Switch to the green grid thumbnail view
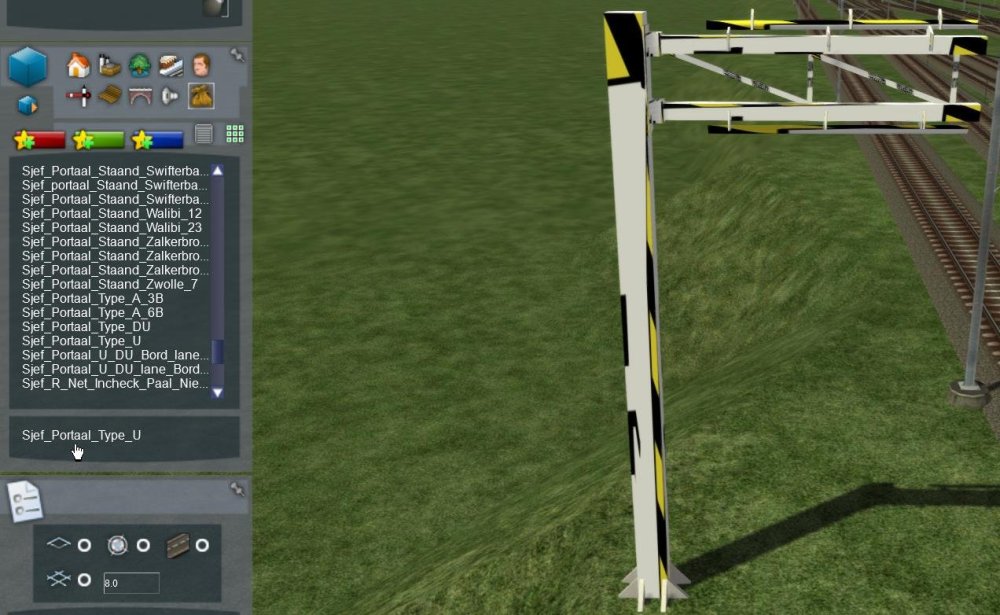 pos(235,134)
